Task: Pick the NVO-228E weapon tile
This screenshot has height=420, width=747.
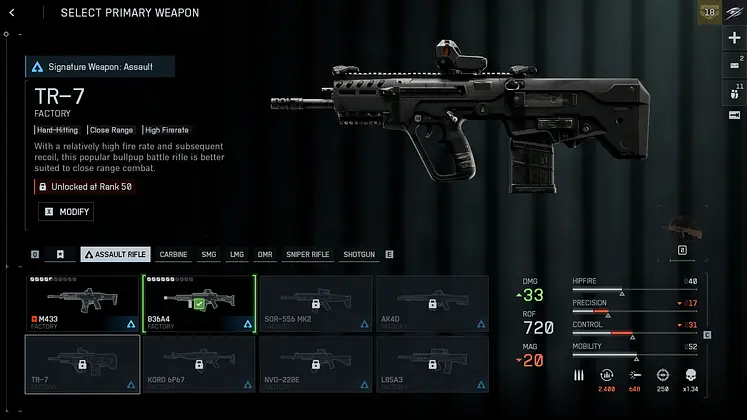Action: coord(315,363)
